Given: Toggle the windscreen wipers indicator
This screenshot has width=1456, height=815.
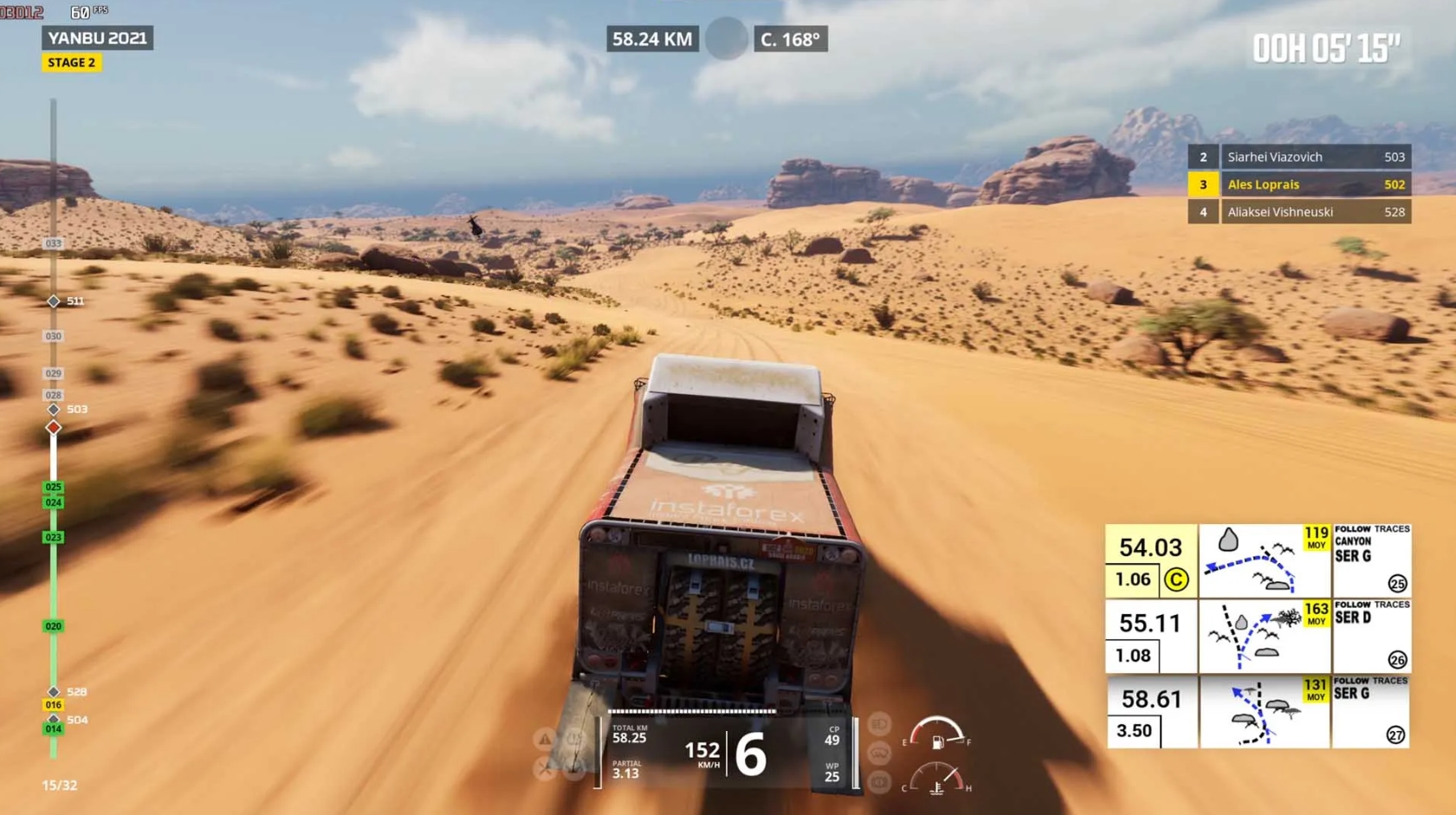Looking at the screenshot, I should pyautogui.click(x=878, y=754).
